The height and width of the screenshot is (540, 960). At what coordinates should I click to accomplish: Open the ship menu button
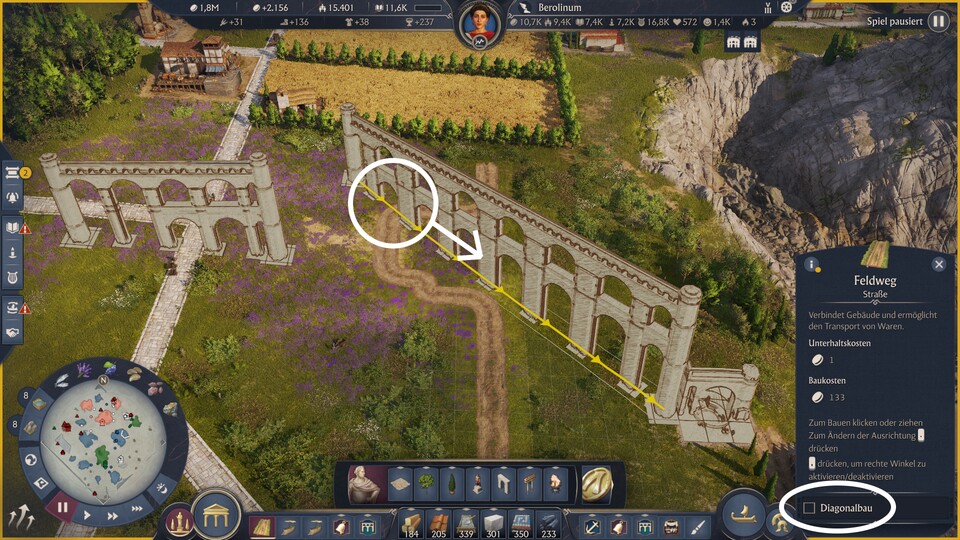point(743,514)
